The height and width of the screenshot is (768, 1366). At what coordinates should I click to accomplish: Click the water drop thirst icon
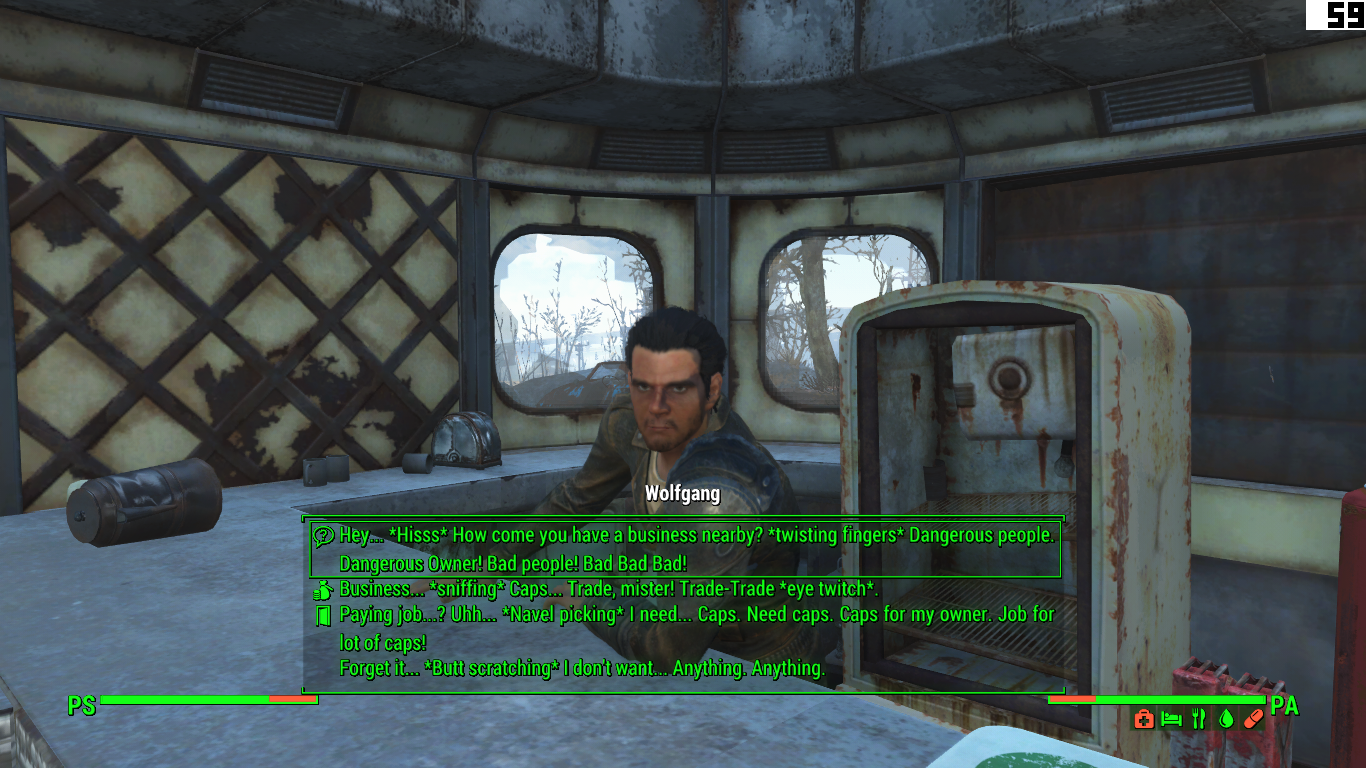pyautogui.click(x=1226, y=718)
